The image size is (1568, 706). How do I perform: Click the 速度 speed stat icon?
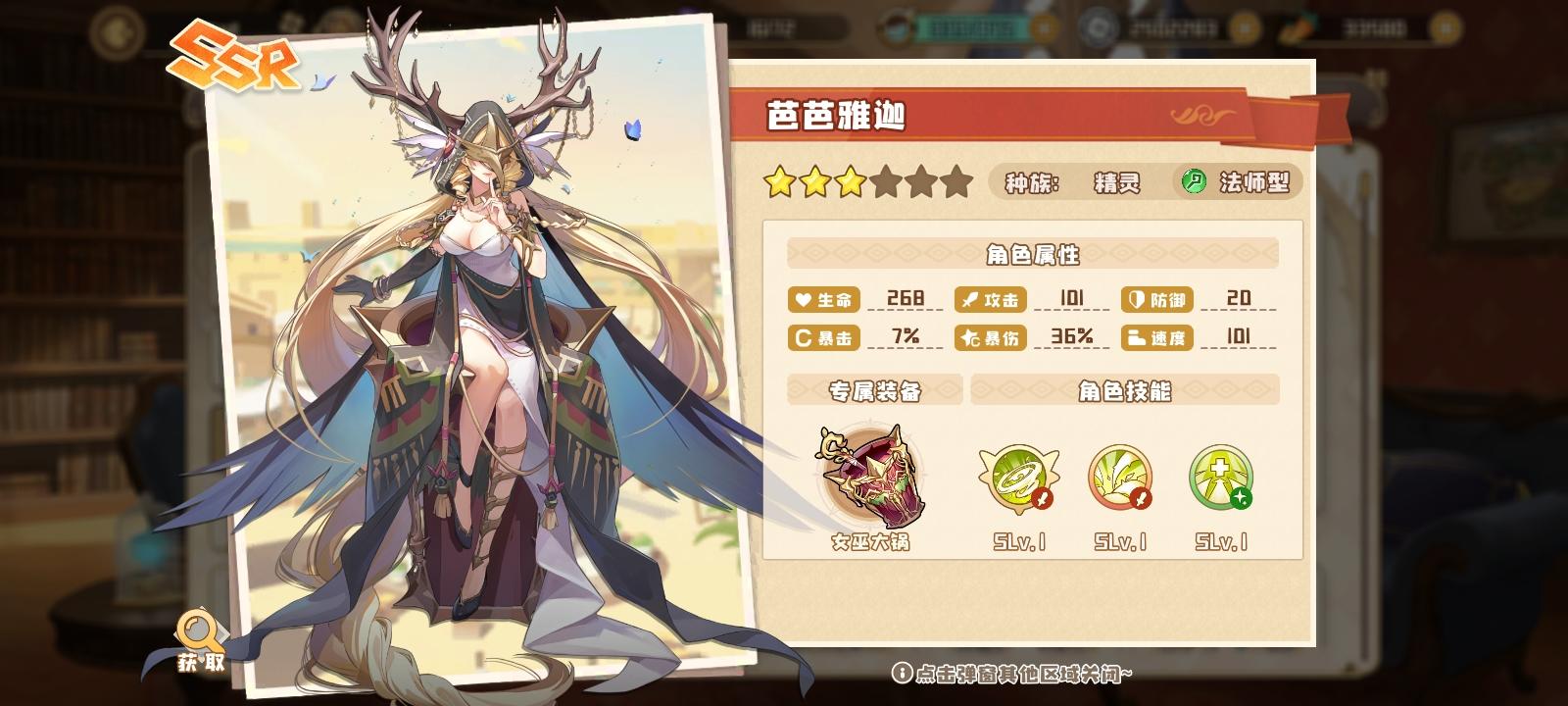pos(1135,338)
